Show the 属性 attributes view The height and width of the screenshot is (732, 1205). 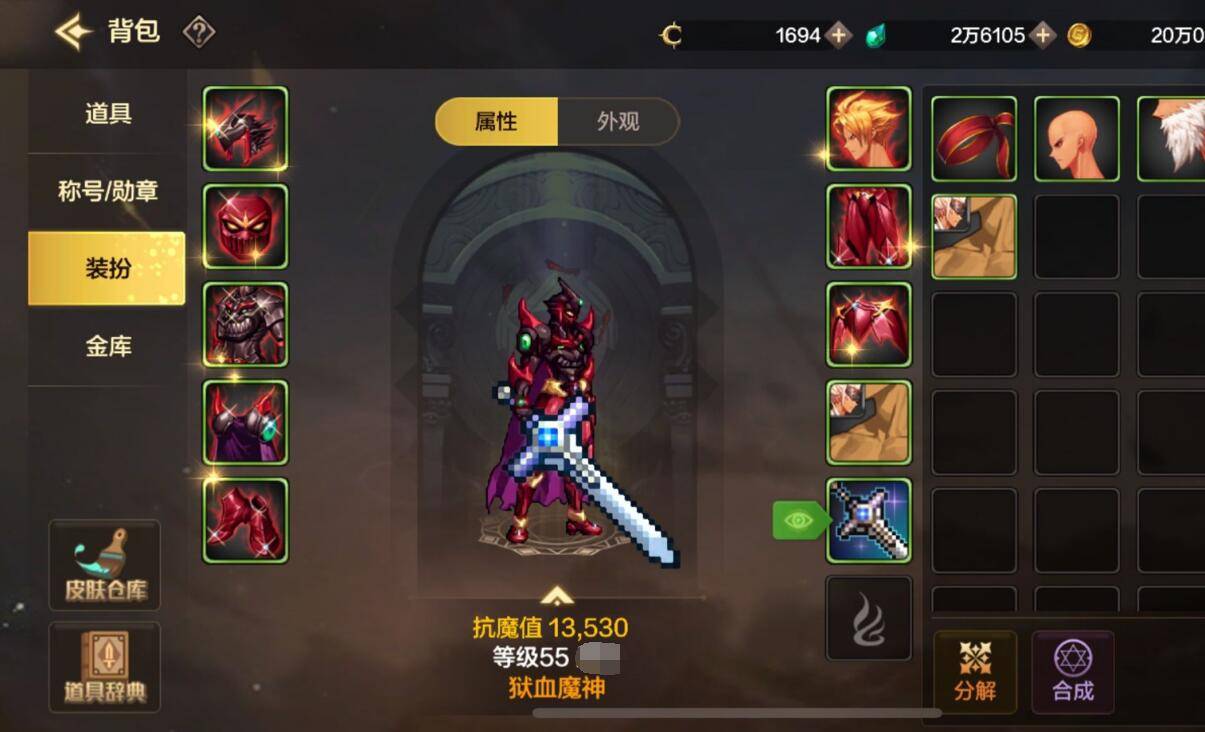pos(497,122)
